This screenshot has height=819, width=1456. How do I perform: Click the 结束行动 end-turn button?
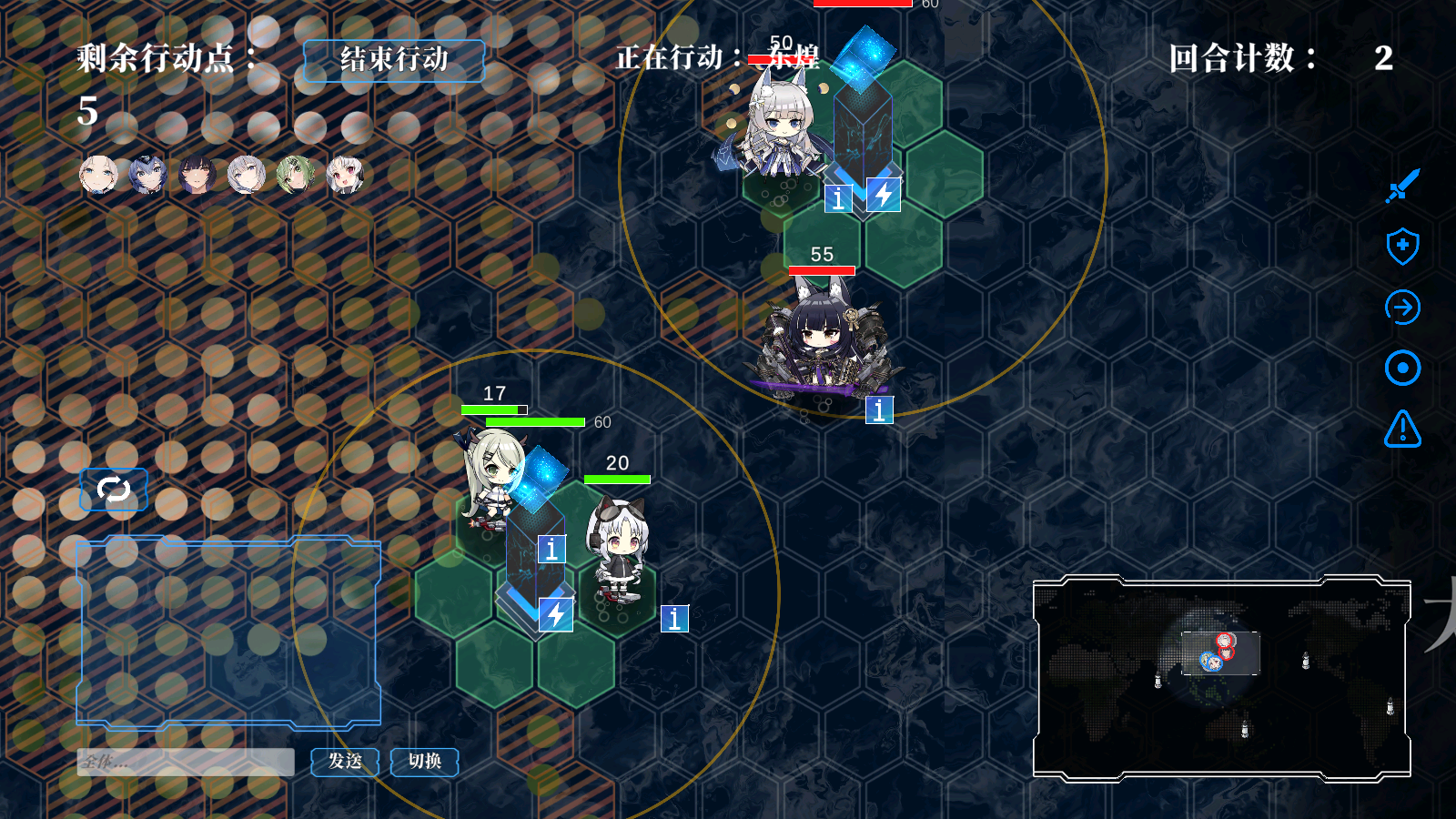point(393,61)
